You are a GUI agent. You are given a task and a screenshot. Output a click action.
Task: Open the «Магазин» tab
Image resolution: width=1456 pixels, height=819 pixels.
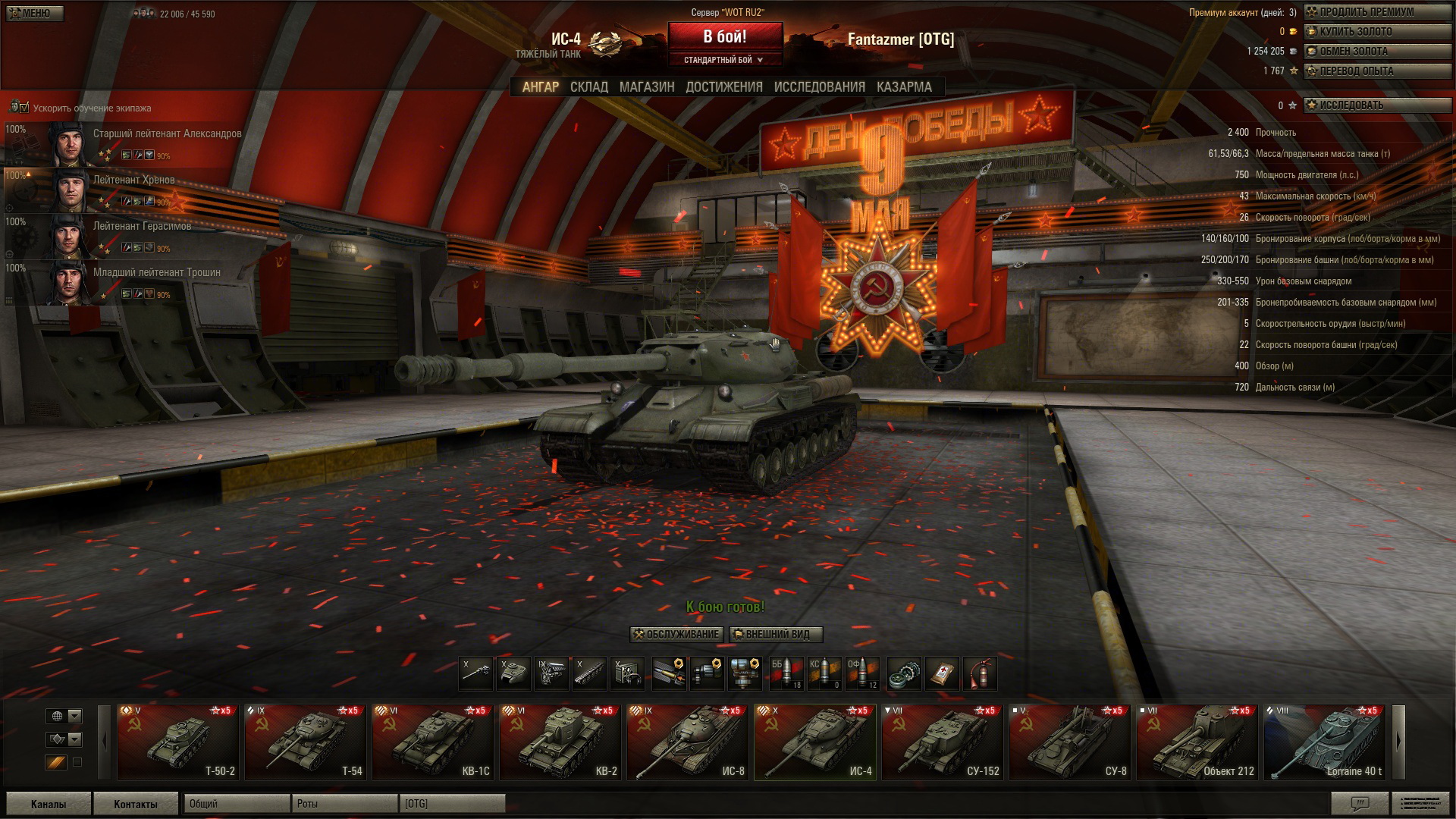(646, 87)
